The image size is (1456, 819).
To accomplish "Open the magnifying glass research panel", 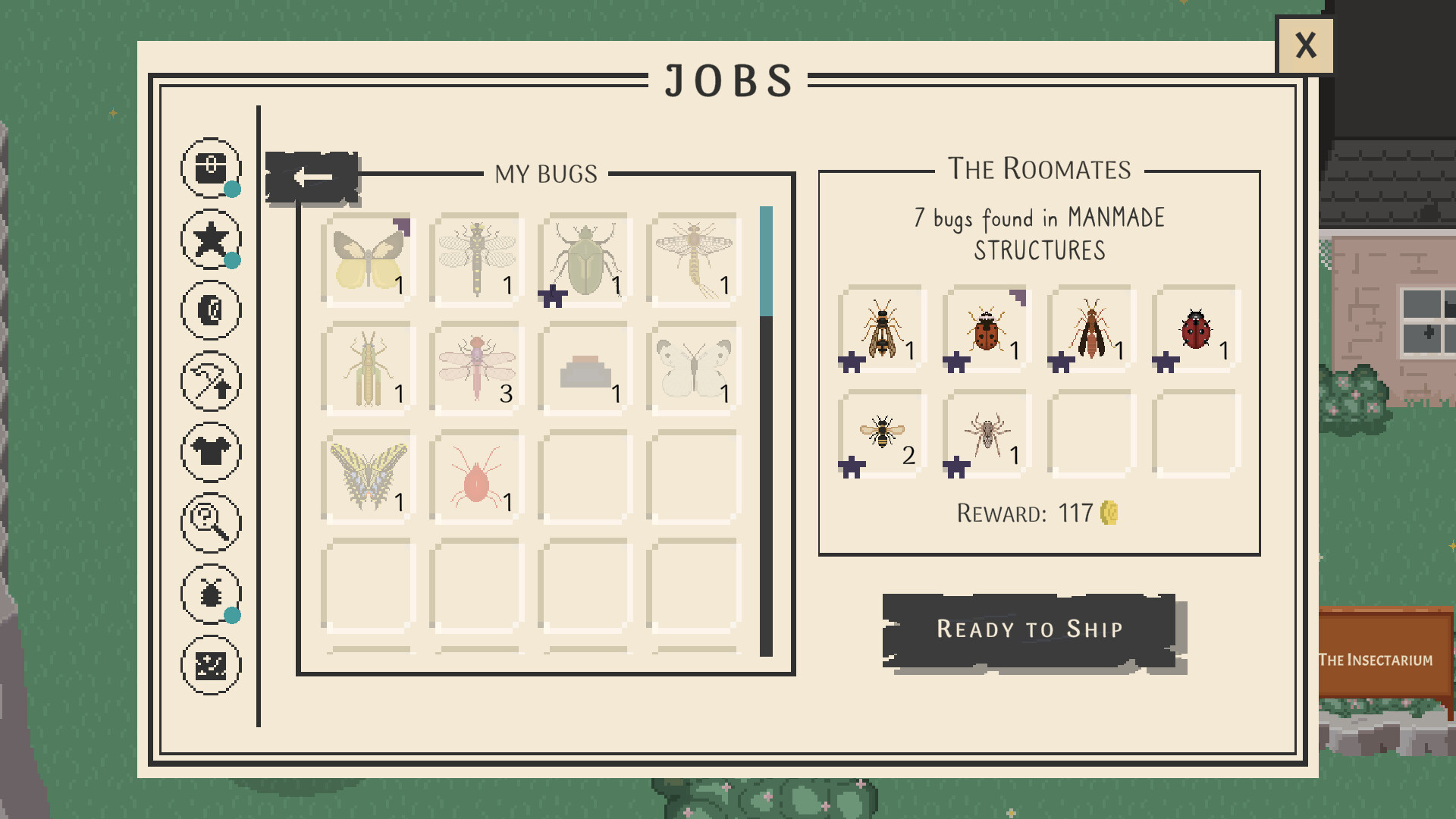I will coord(211,522).
